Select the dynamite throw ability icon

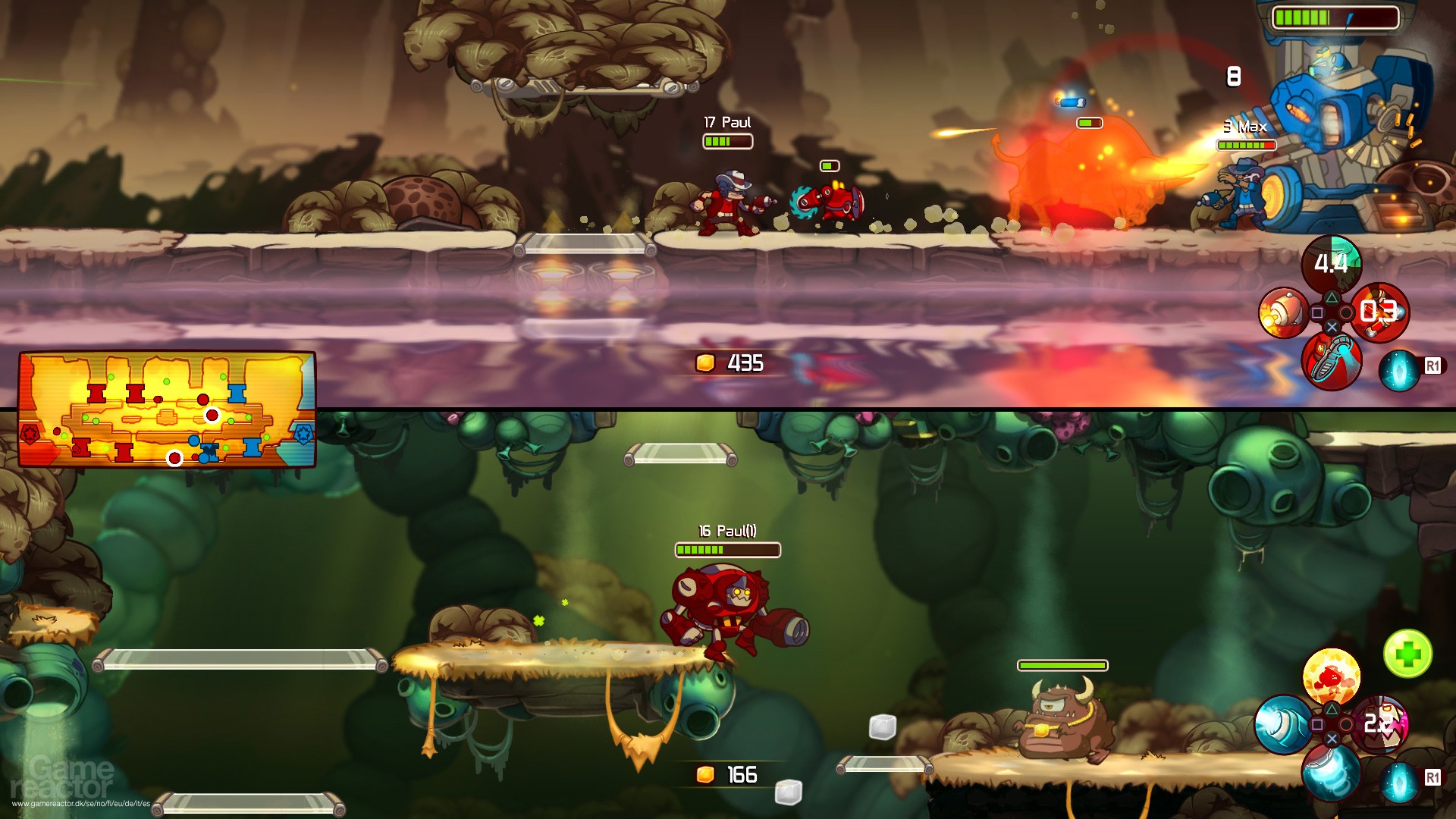coord(1379,312)
